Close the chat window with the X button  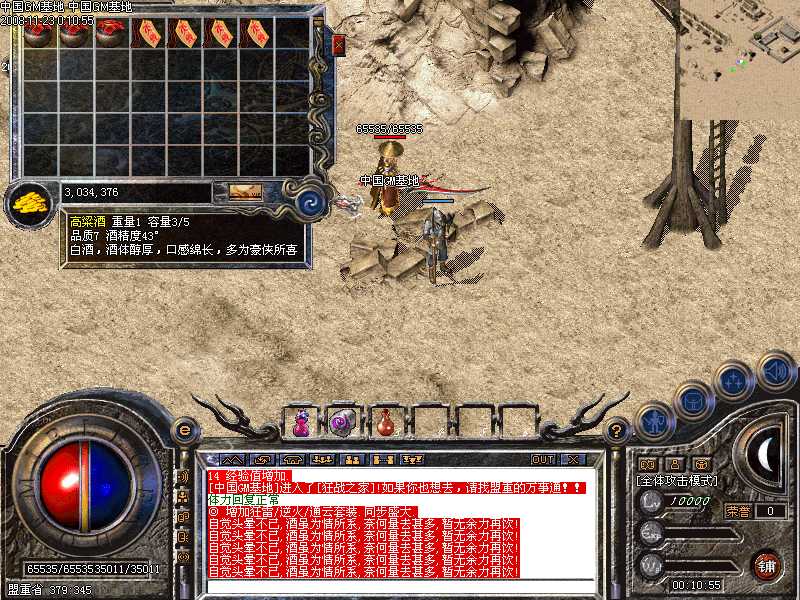click(573, 459)
